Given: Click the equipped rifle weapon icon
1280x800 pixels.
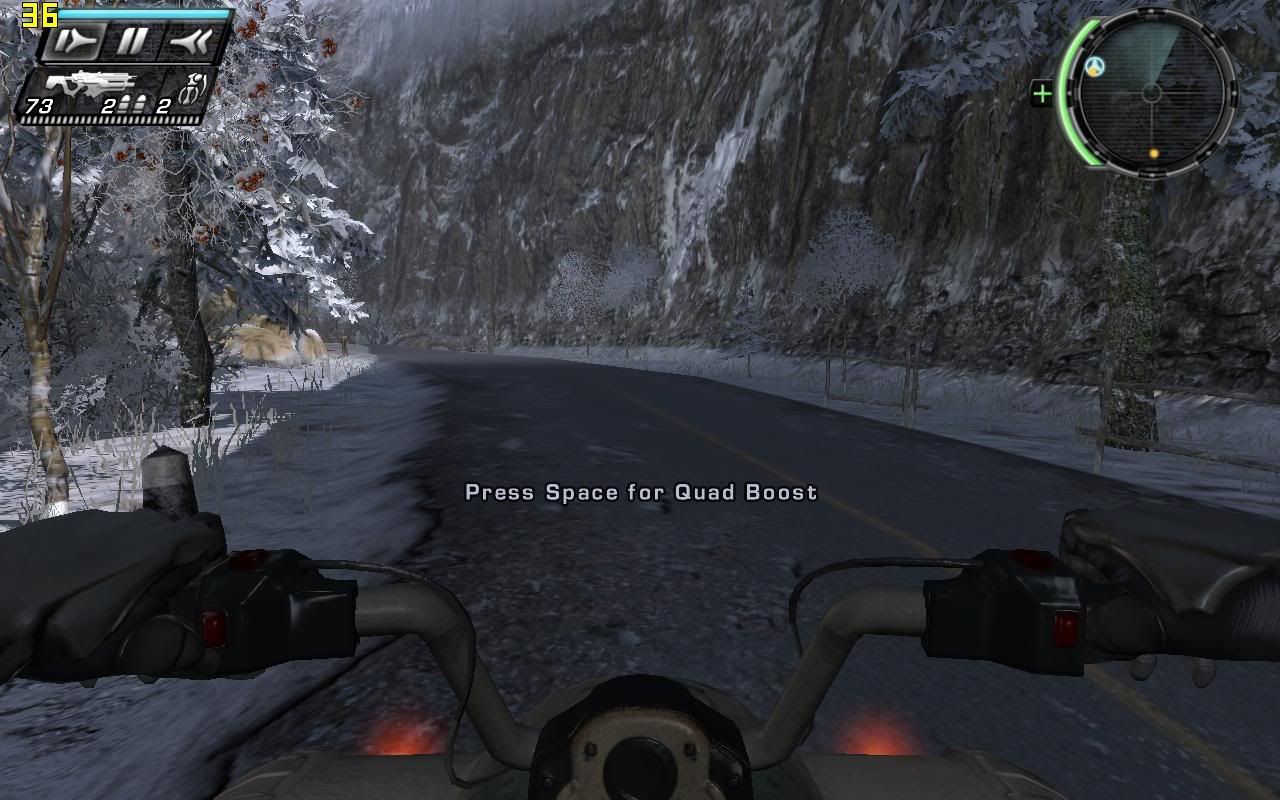Looking at the screenshot, I should point(90,82).
